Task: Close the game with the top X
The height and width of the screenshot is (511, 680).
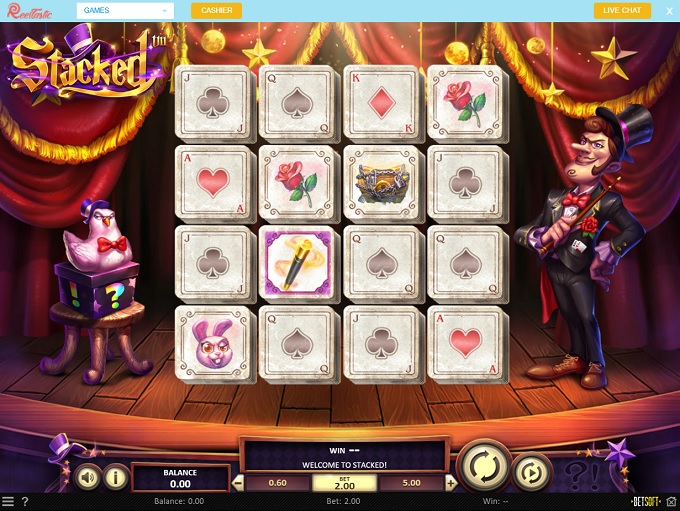Action: tap(670, 10)
